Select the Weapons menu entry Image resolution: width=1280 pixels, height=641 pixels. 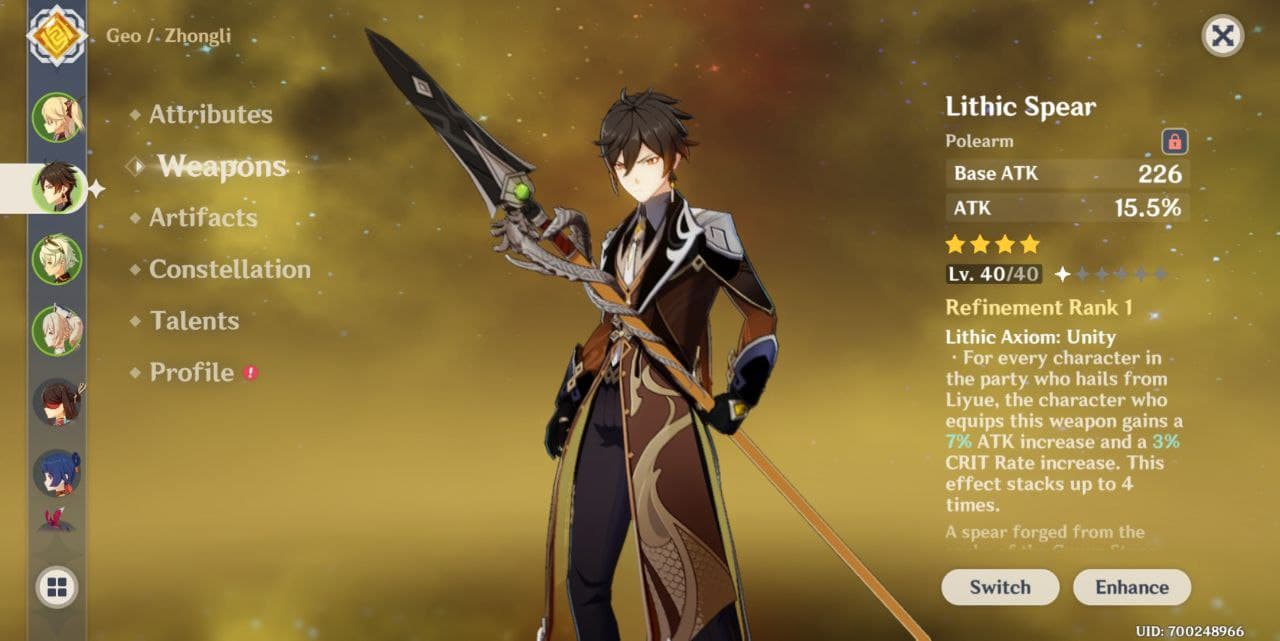(x=222, y=167)
